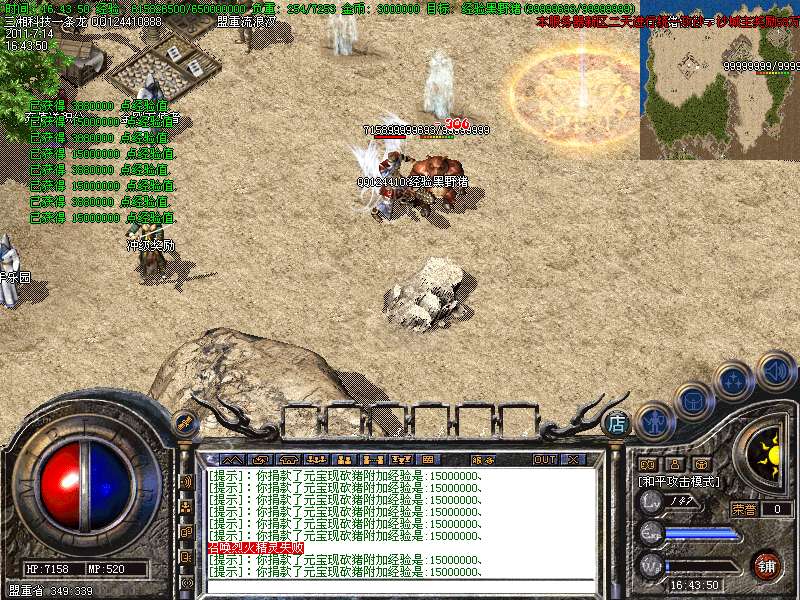Open the minimap in the corner
Screen dimensions: 800x600
(719, 79)
